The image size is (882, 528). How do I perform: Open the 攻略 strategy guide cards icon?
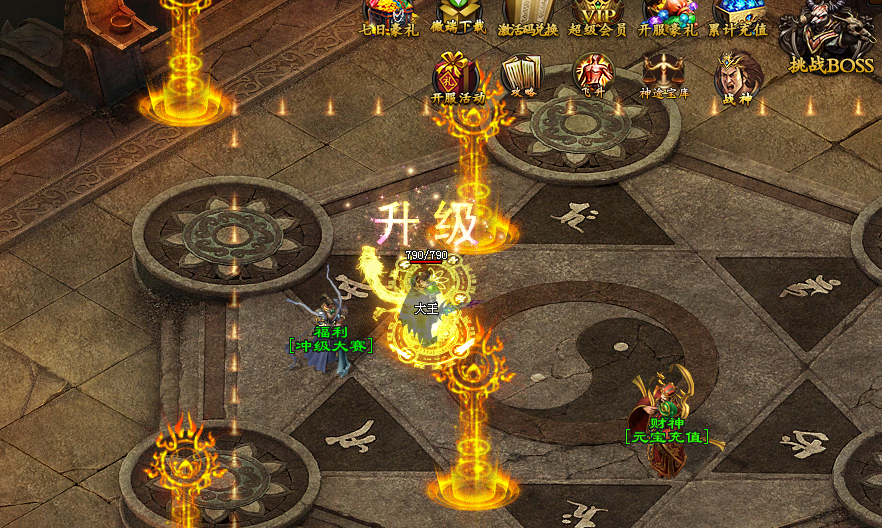click(521, 75)
